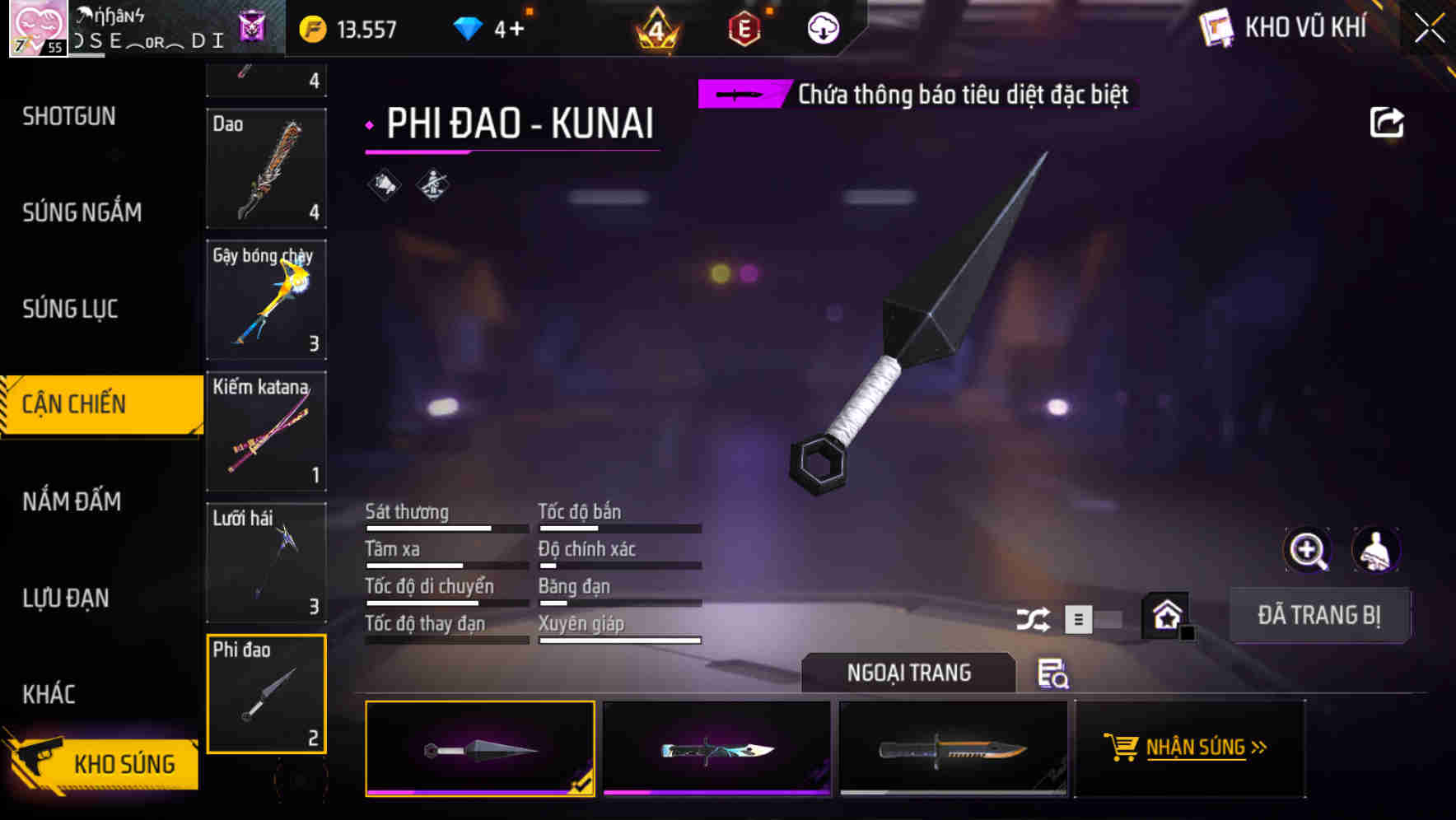Click the share icon at top right
Image resolution: width=1456 pixels, height=820 pixels.
coord(1388,122)
